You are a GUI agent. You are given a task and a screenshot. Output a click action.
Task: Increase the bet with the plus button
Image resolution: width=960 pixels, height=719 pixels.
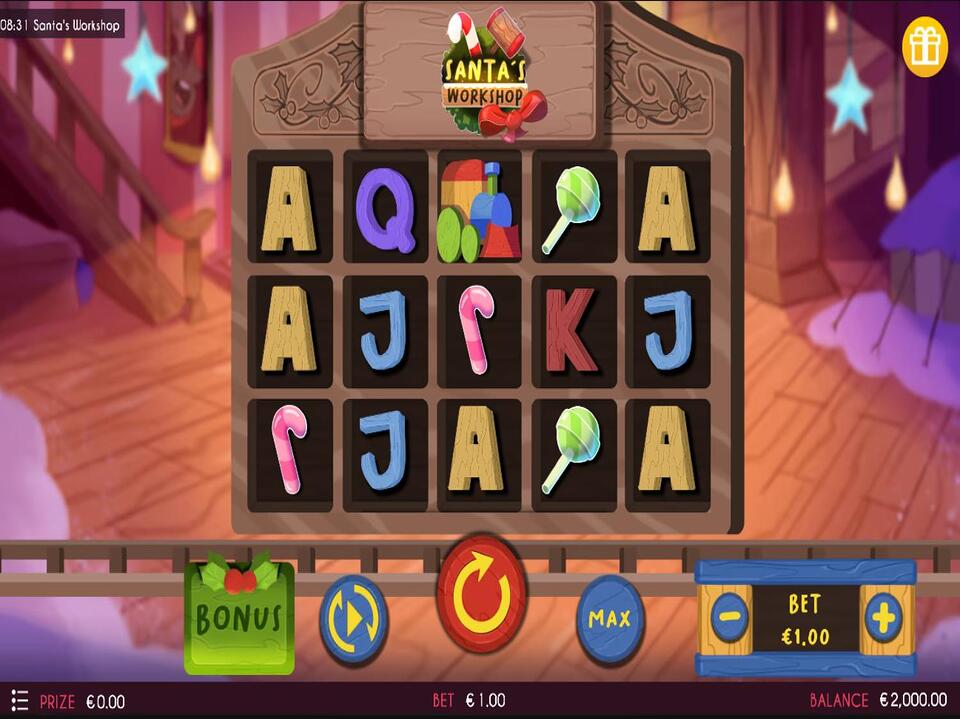pos(883,618)
